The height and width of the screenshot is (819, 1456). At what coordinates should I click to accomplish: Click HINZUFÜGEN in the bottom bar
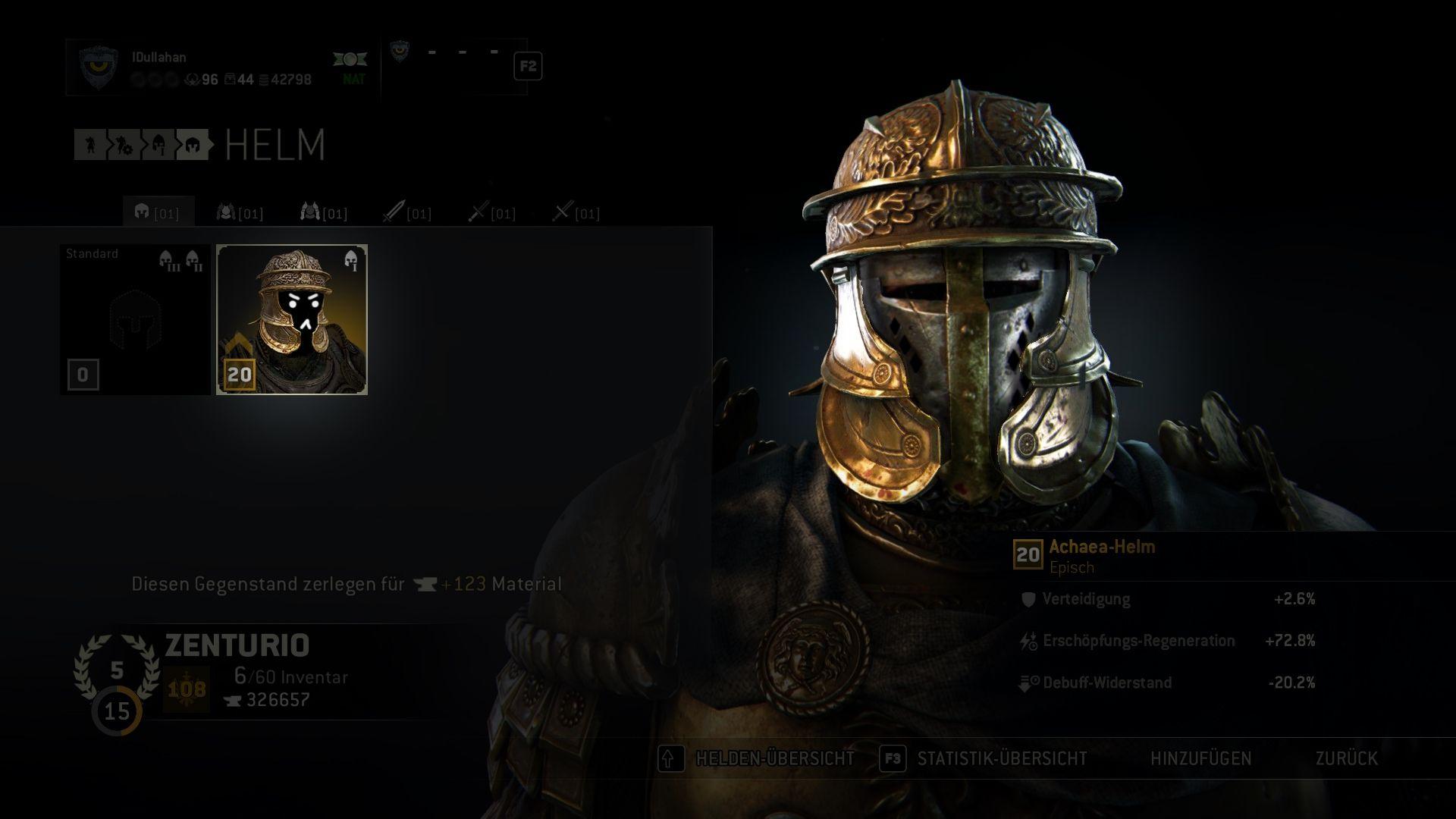(1202, 758)
